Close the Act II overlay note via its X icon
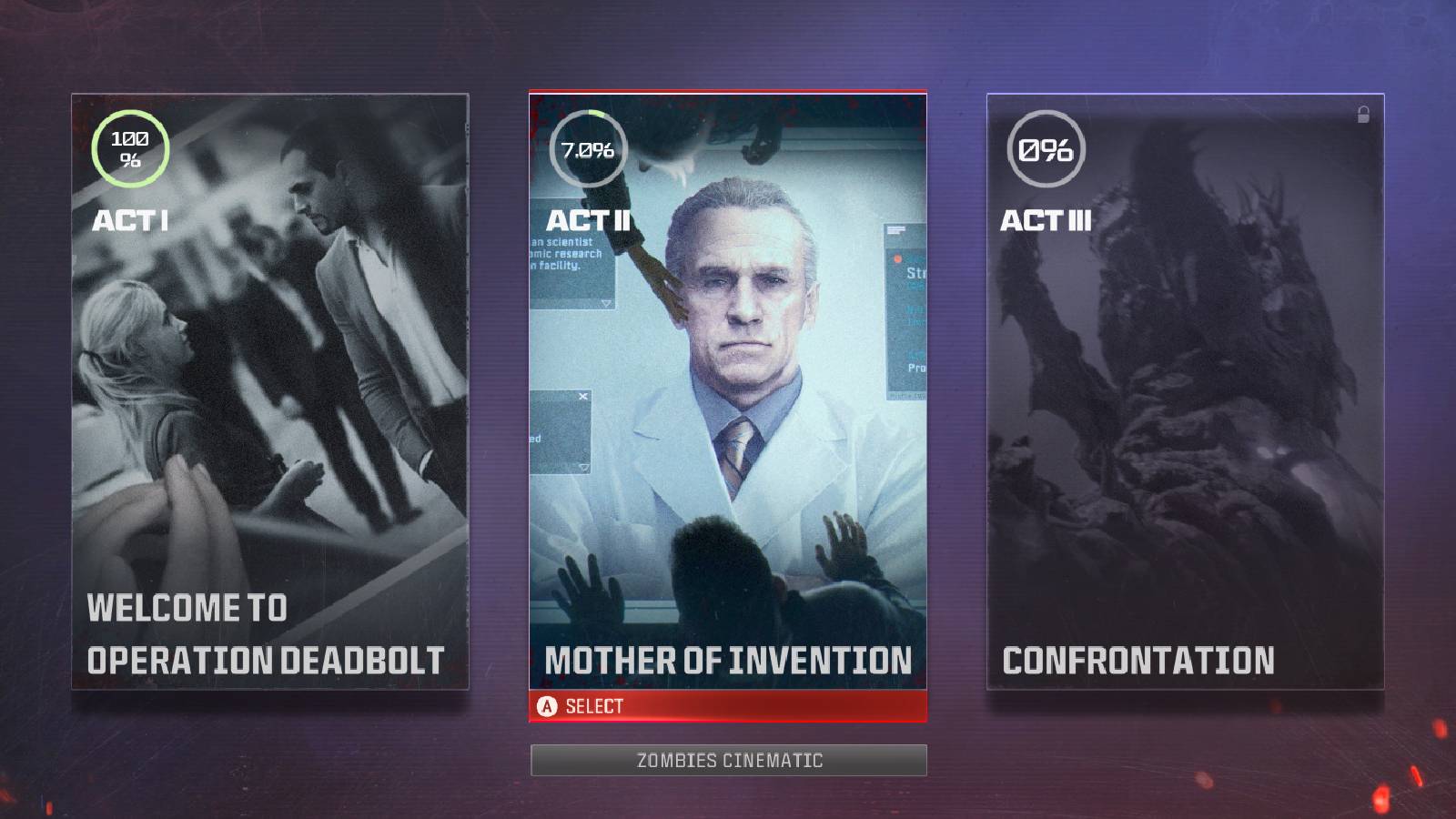 582,396
